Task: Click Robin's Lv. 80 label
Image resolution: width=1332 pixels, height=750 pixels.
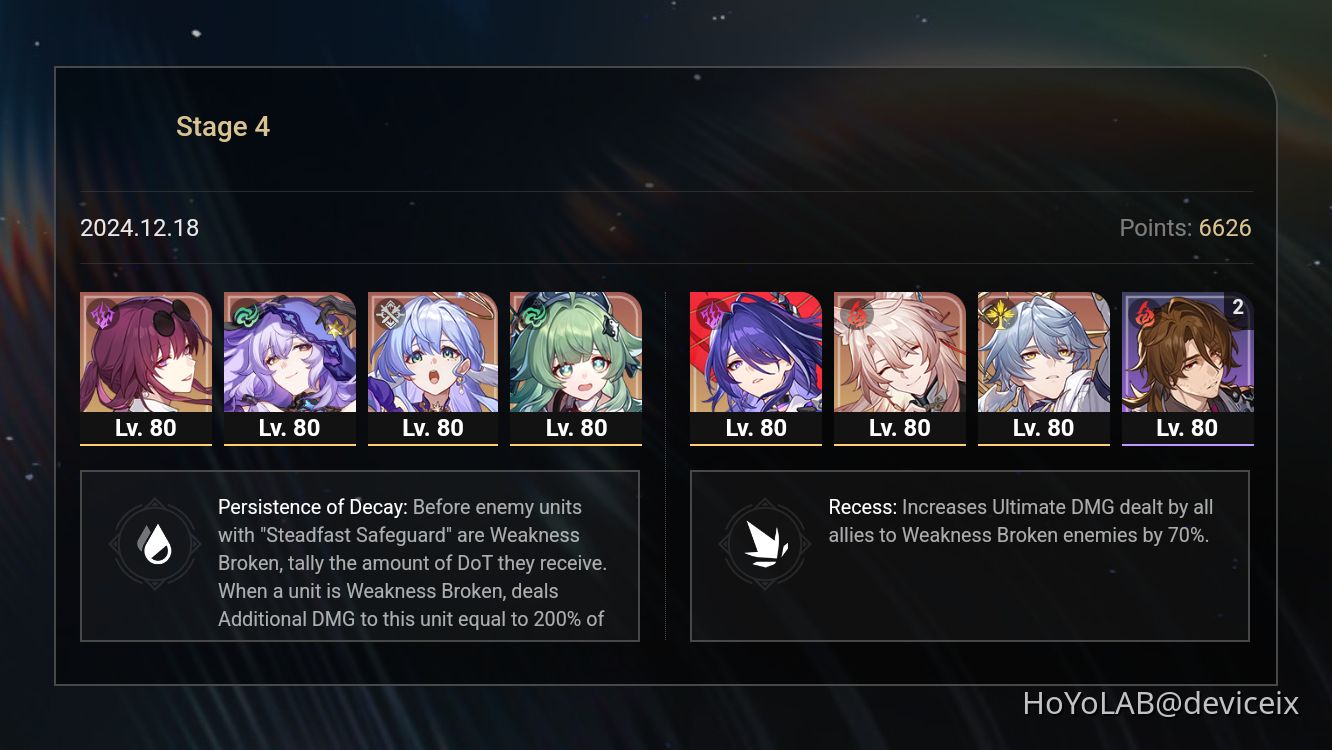Action: pyautogui.click(x=433, y=428)
